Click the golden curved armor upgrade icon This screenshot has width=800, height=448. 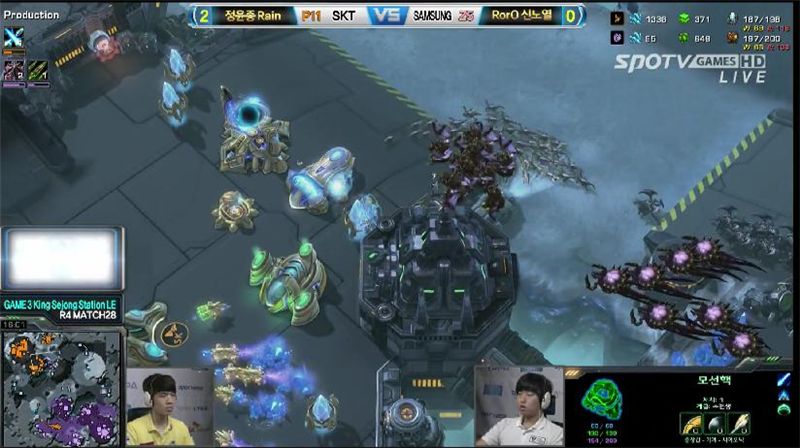click(x=690, y=423)
